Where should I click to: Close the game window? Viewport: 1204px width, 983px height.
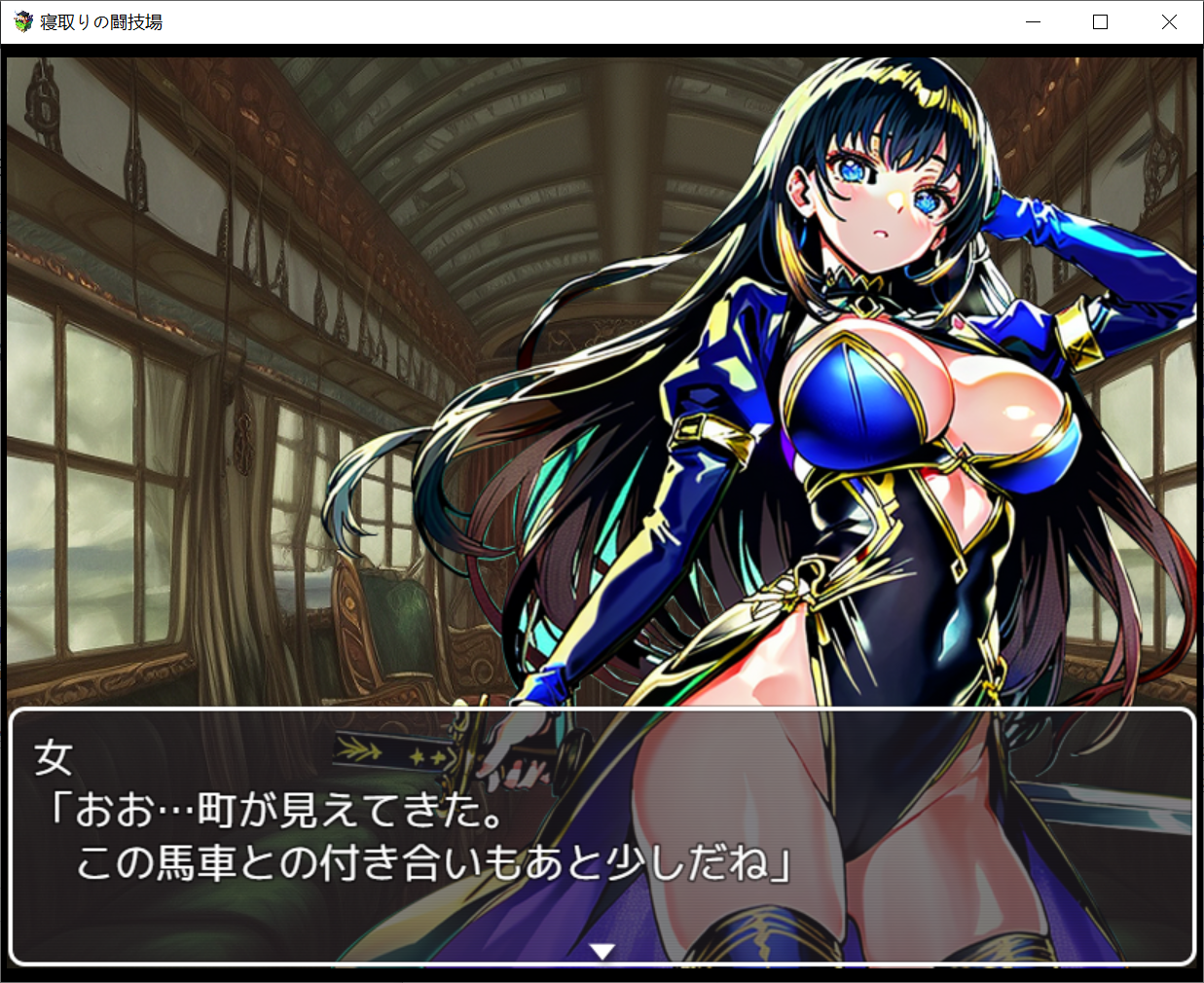point(1169,22)
